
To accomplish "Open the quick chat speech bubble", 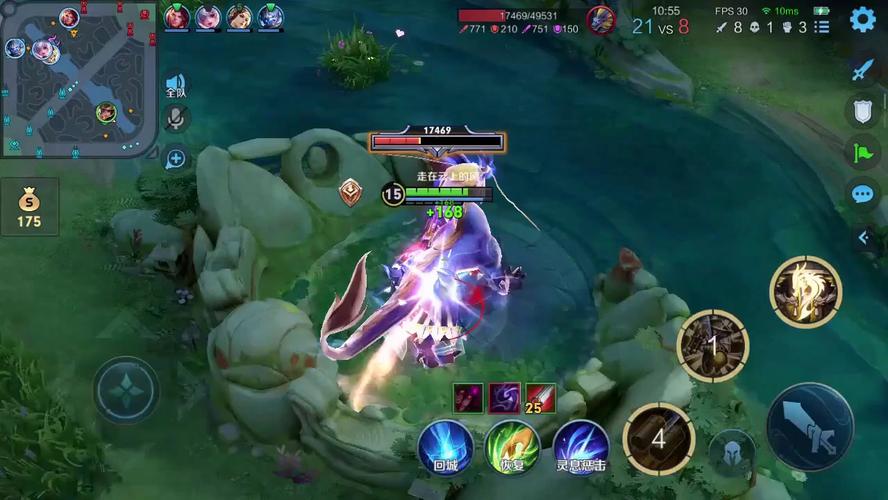I will (x=862, y=194).
